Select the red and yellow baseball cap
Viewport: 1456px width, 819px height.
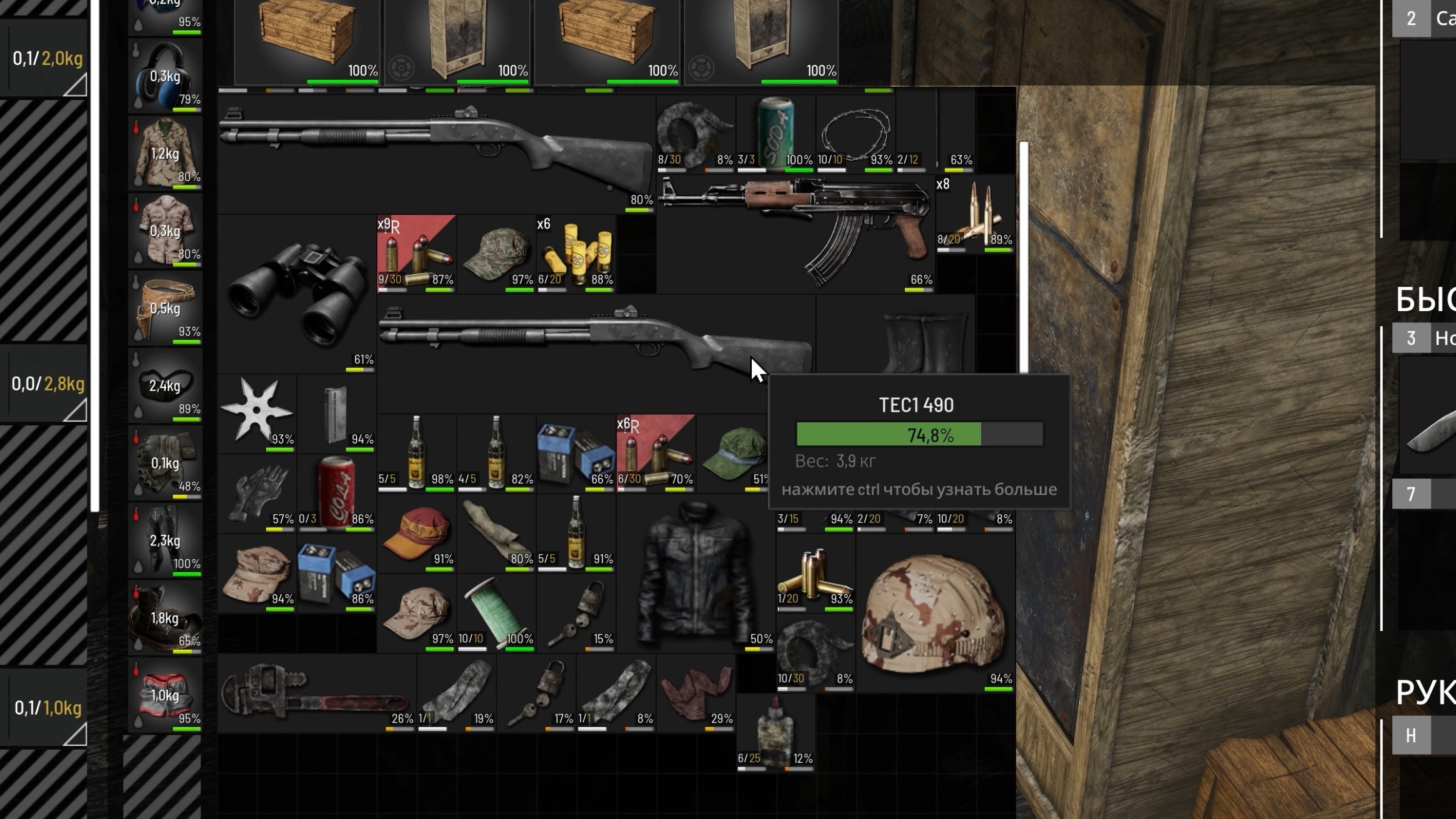pyautogui.click(x=417, y=533)
